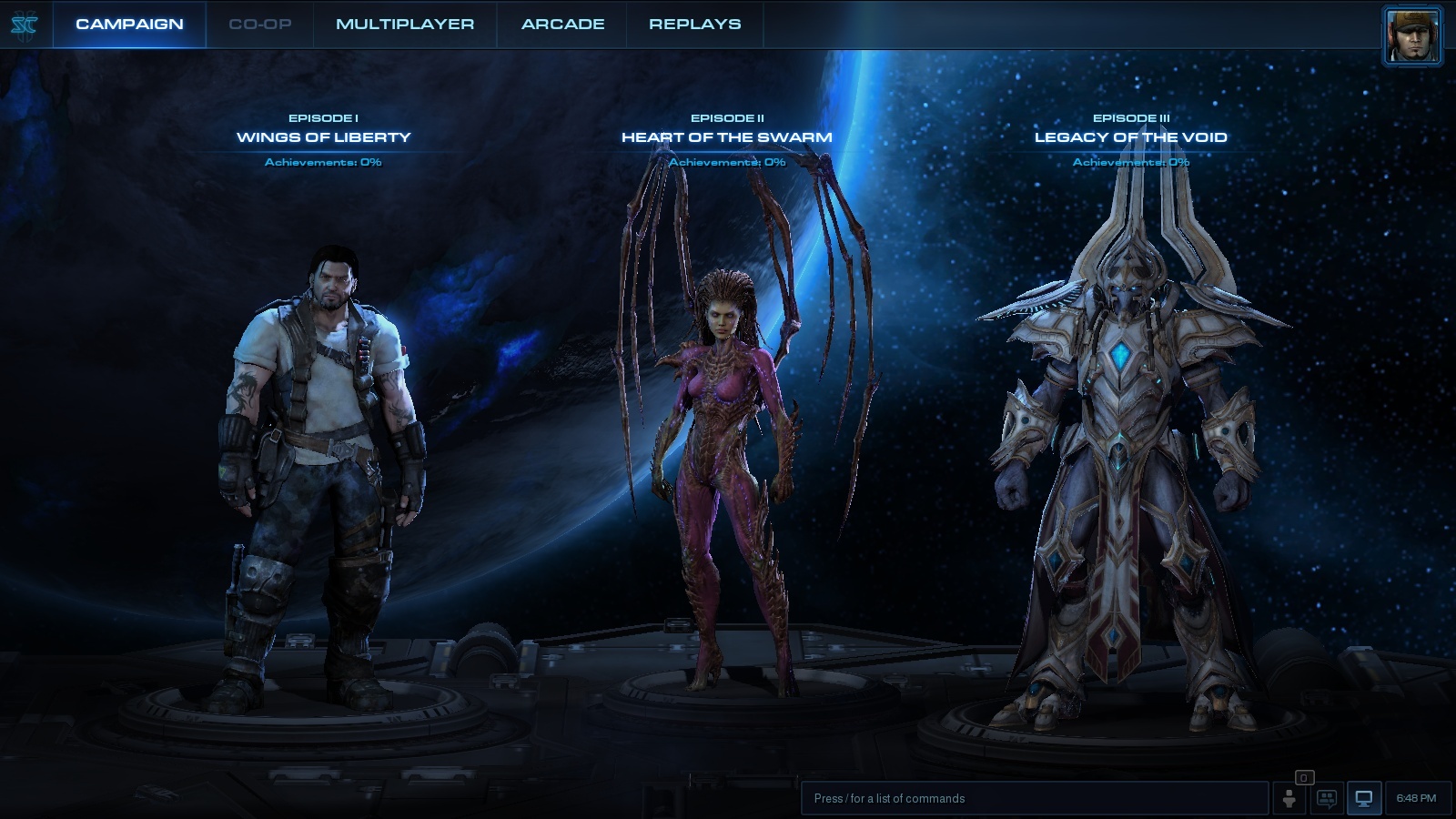Open the player profile portrait
This screenshot has height=819, width=1456.
pos(1412,36)
